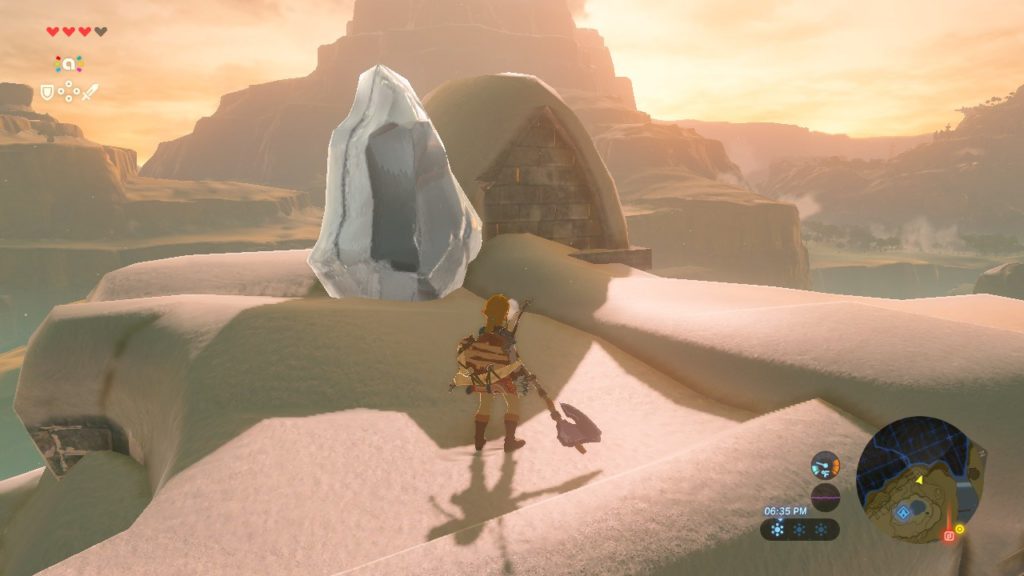Select the current sunny weather forecast icon
This screenshot has width=1024, height=576.
click(x=779, y=529)
